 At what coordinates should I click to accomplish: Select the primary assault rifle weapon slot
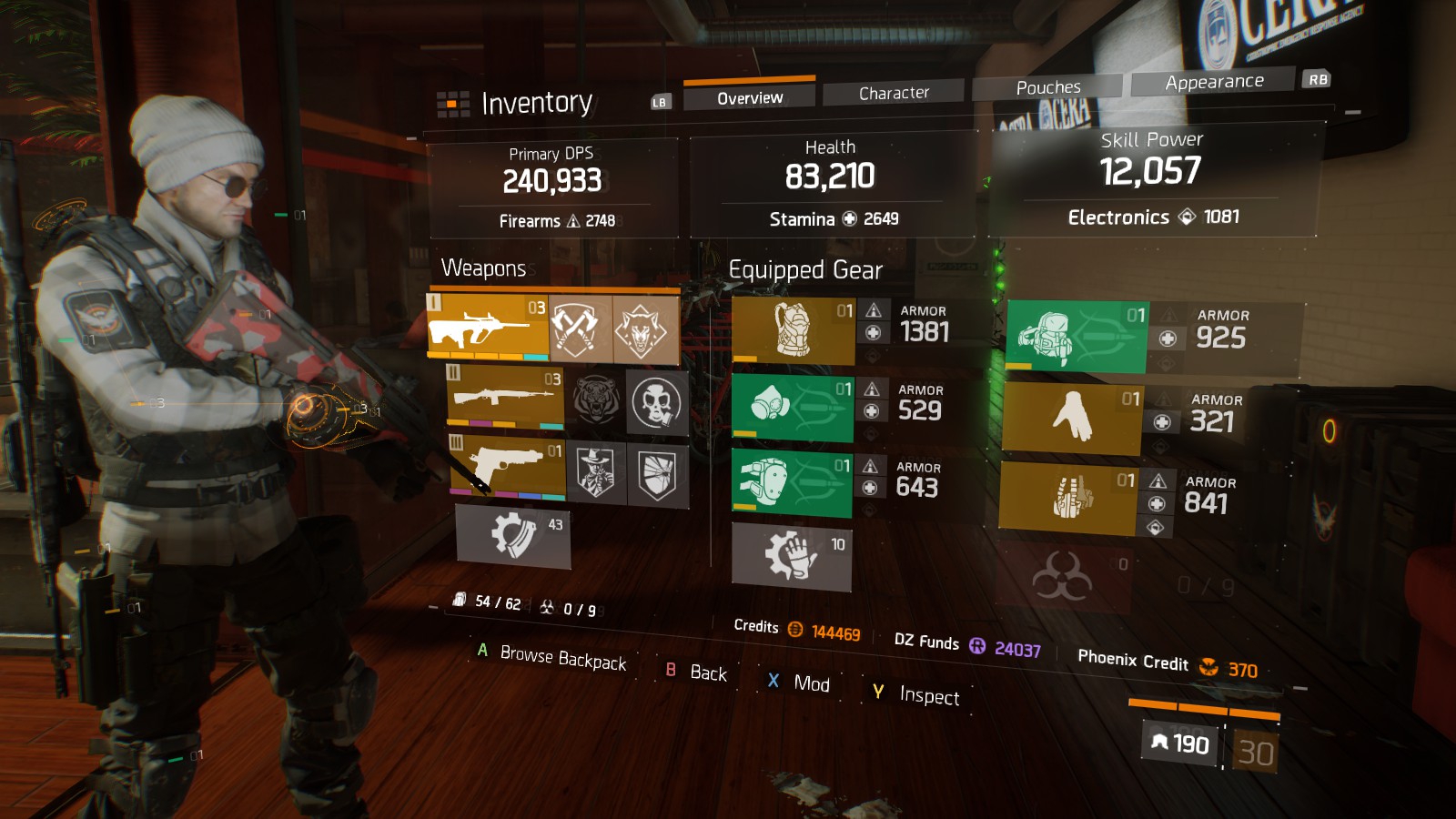[488, 328]
